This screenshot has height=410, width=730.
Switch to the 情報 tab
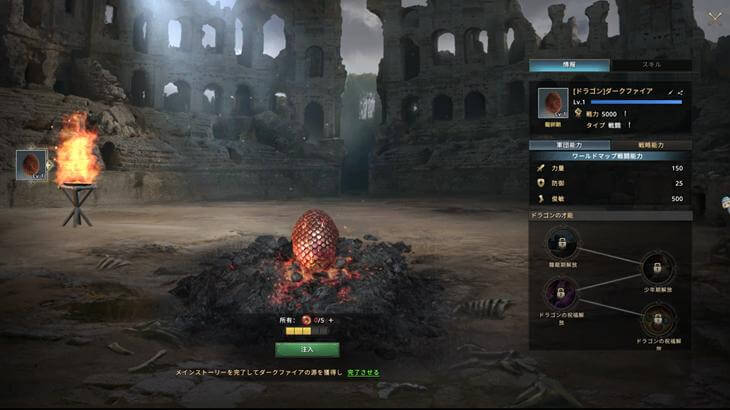point(567,65)
